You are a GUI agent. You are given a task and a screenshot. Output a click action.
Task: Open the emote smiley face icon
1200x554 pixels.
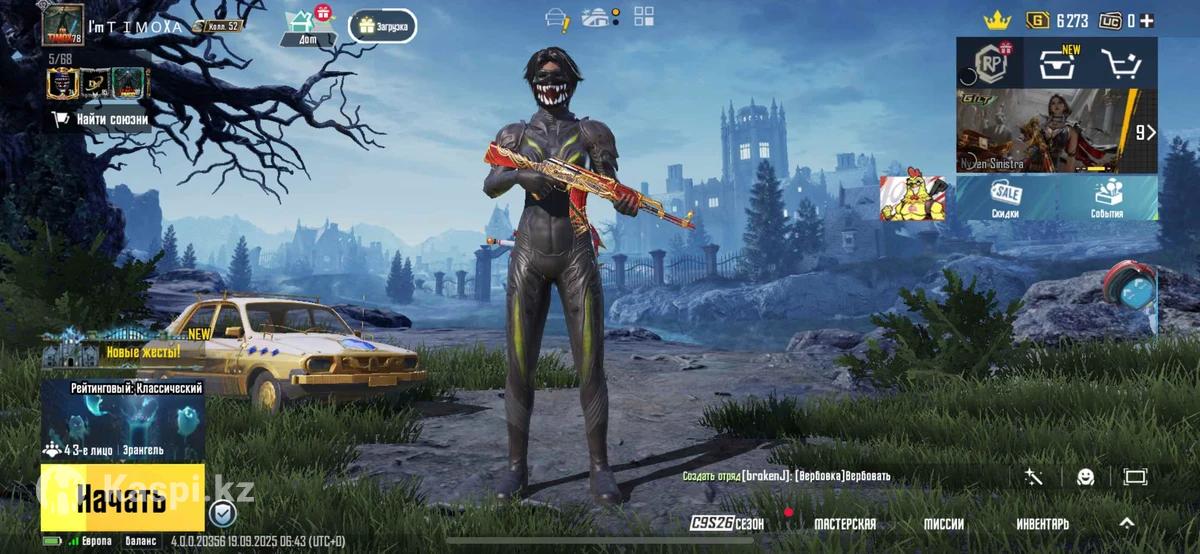coord(1085,477)
